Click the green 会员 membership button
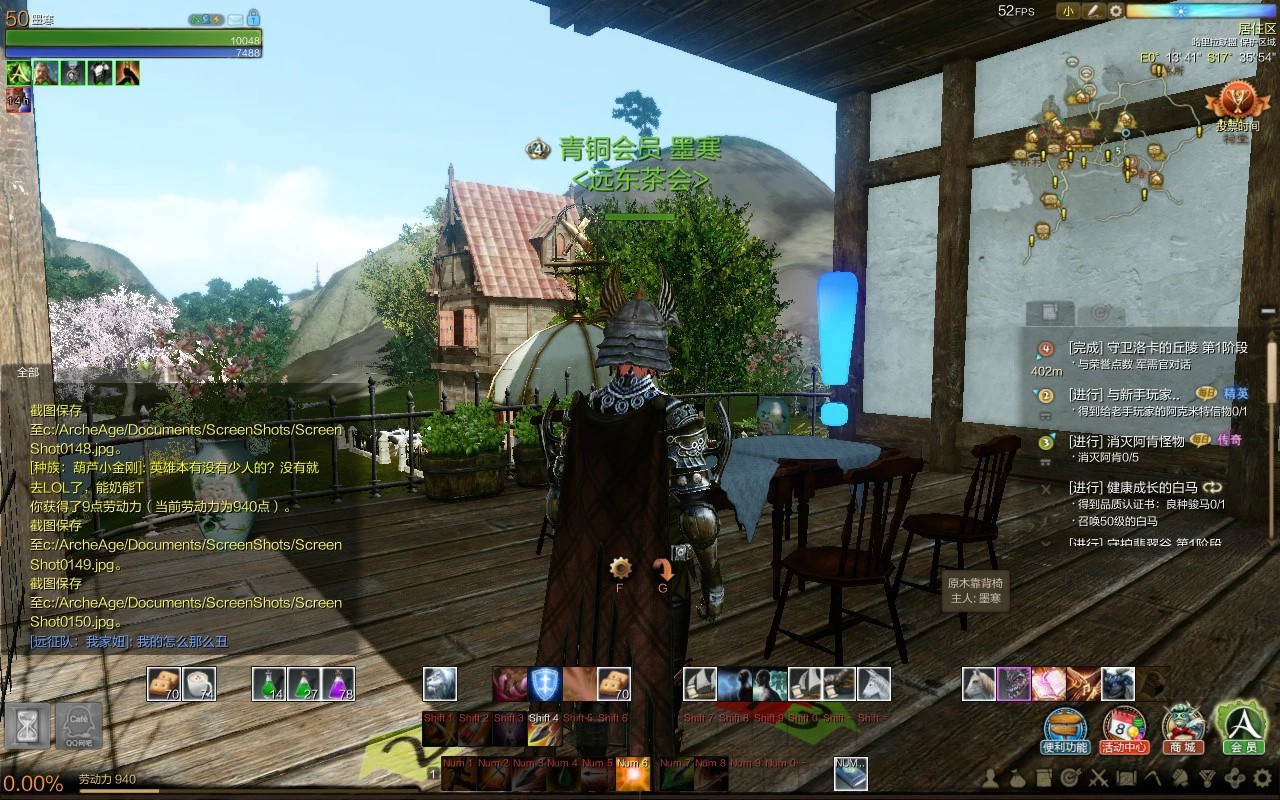 (x=1241, y=727)
